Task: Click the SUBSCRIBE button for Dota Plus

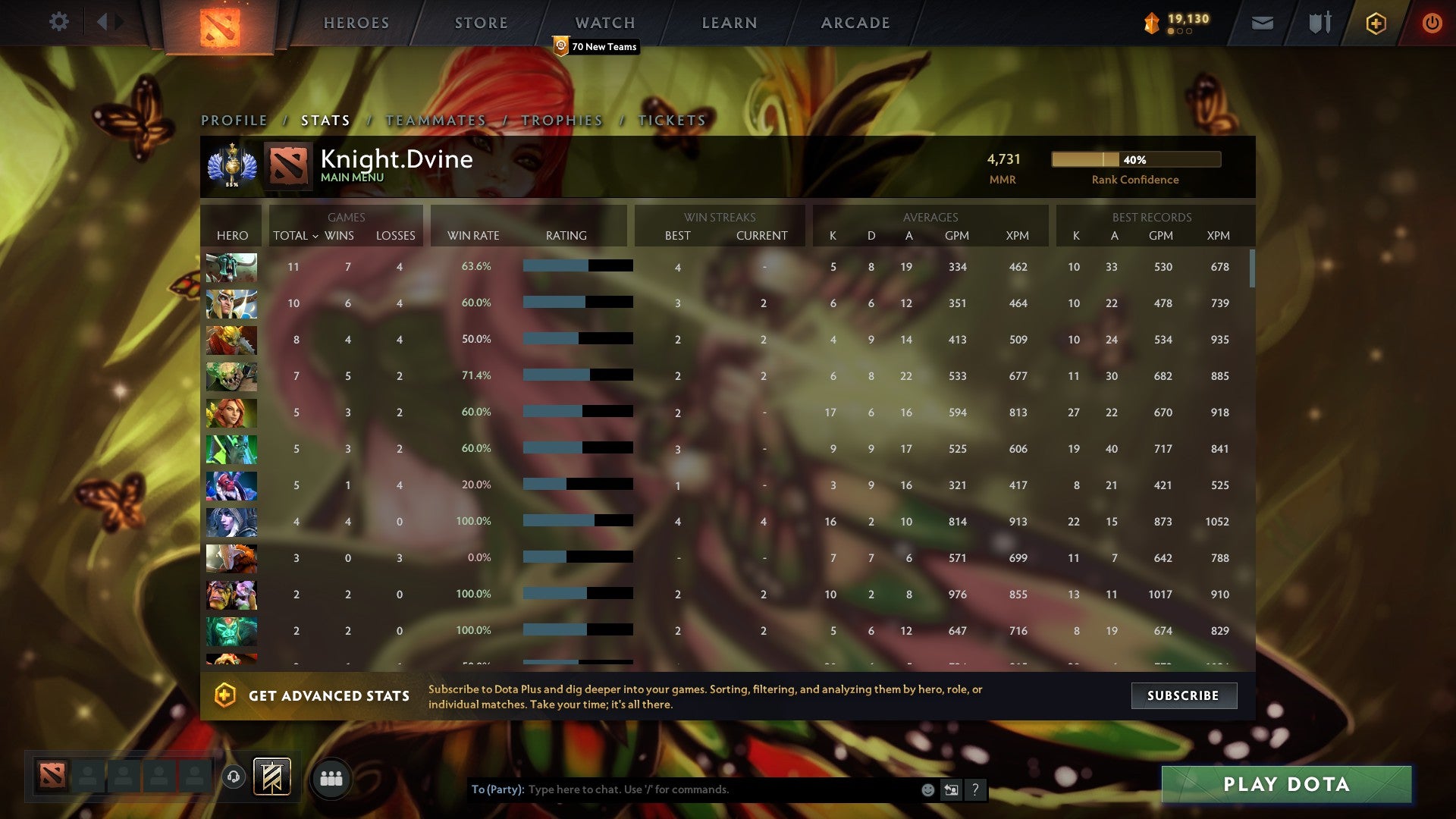Action: pyautogui.click(x=1183, y=695)
